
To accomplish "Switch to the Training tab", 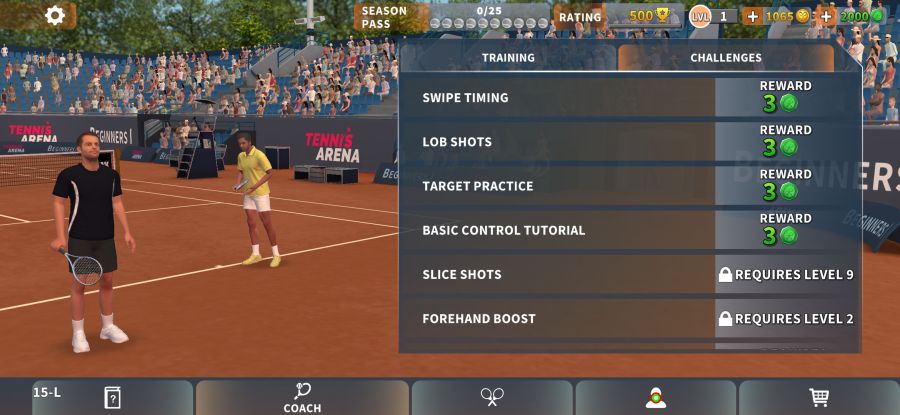I will point(508,58).
